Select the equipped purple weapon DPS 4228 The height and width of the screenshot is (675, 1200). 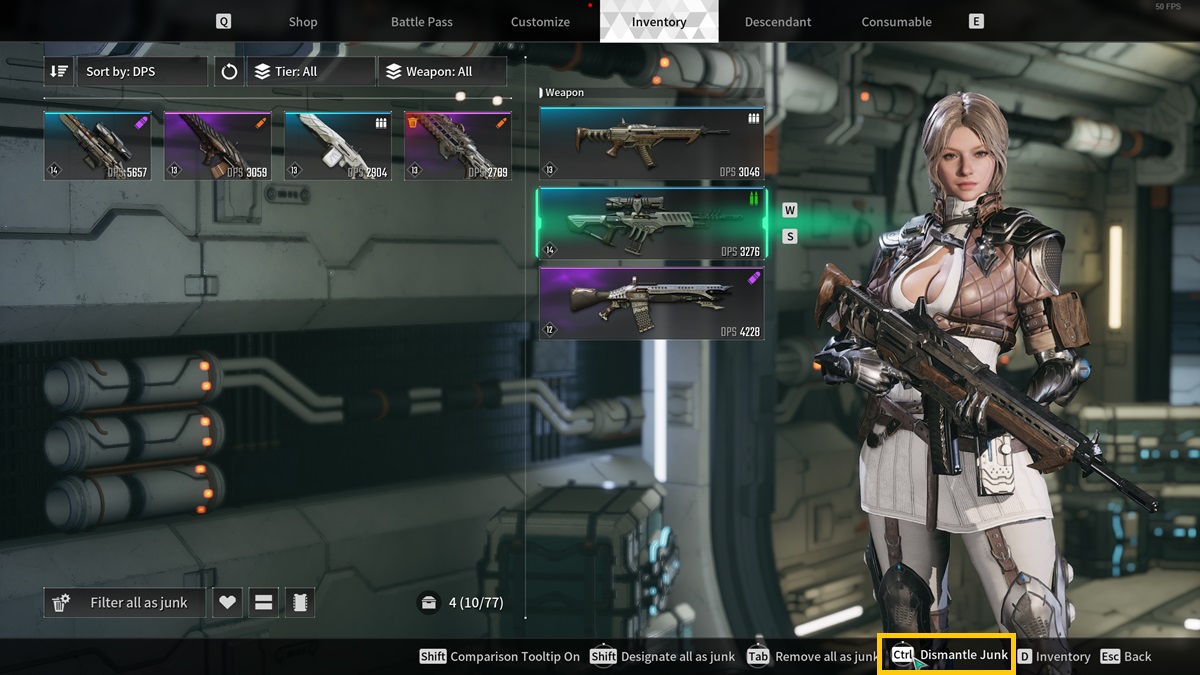(x=651, y=304)
